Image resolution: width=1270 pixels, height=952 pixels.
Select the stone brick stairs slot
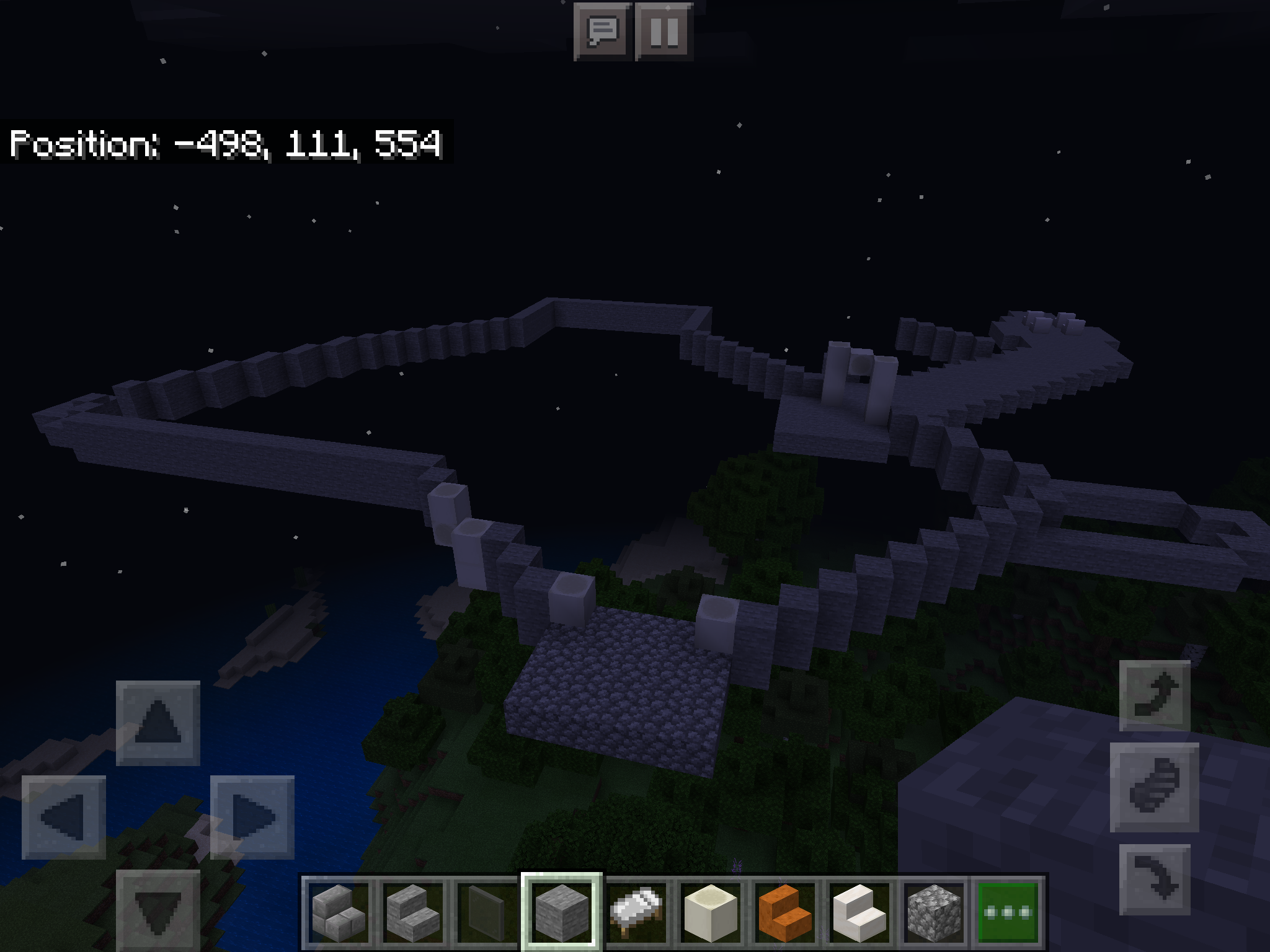[413, 912]
